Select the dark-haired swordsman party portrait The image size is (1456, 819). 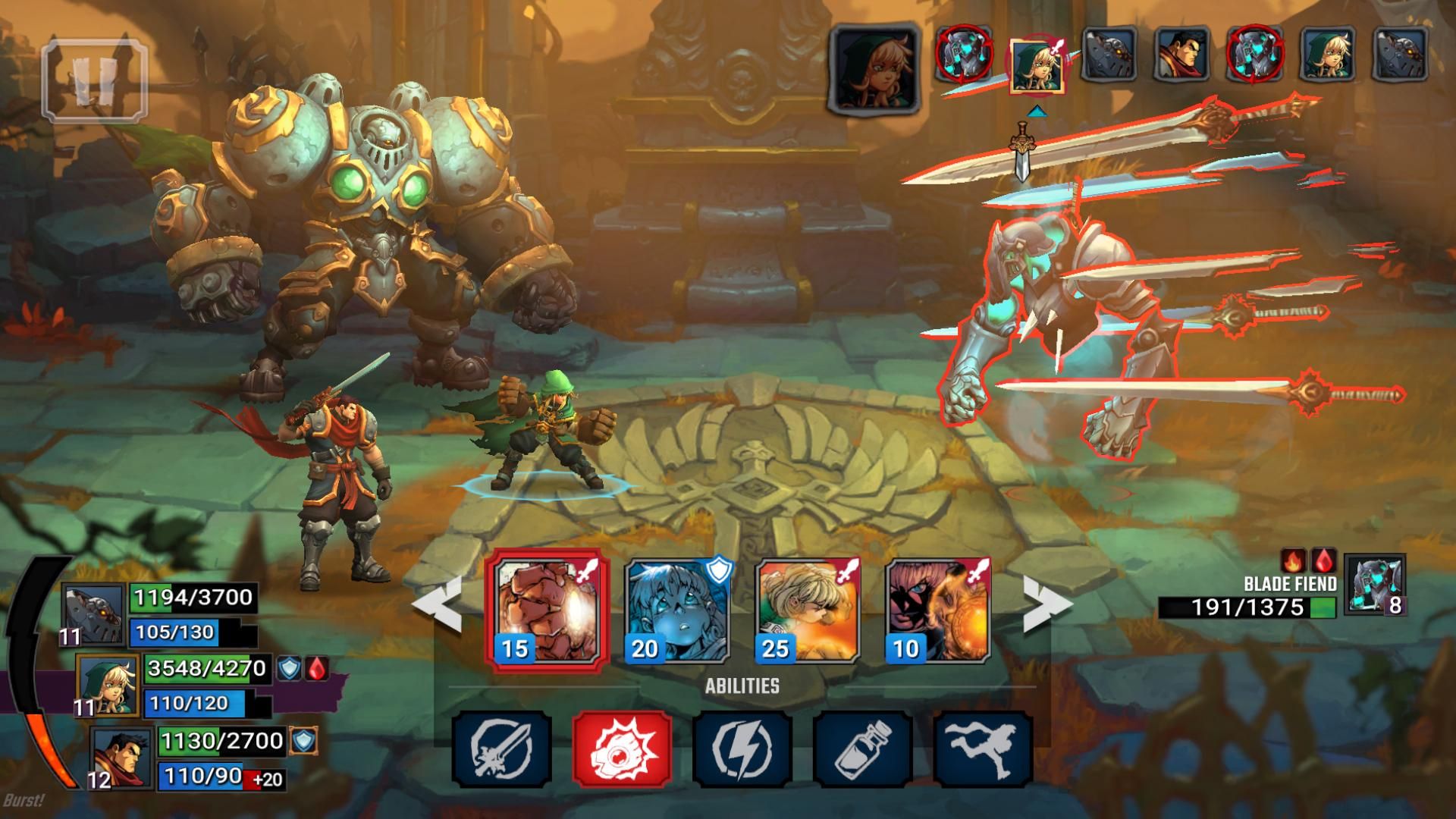(123, 757)
